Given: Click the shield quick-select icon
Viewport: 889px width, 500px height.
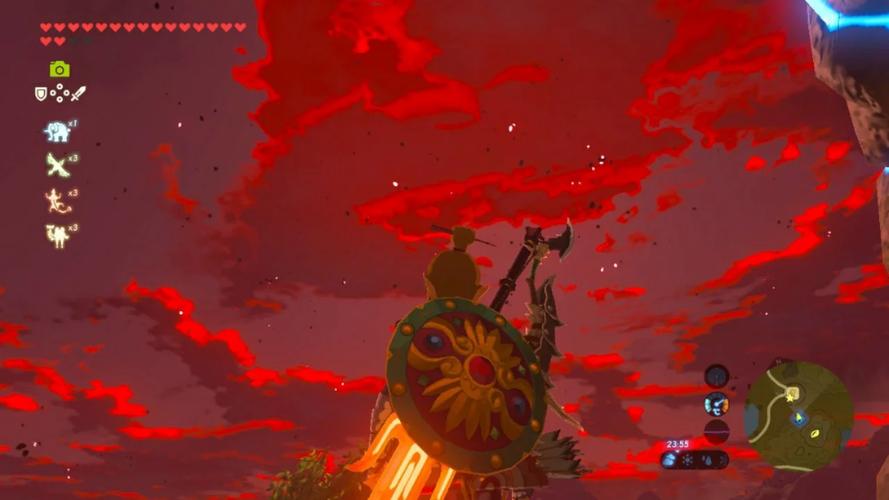Looking at the screenshot, I should click(x=41, y=93).
